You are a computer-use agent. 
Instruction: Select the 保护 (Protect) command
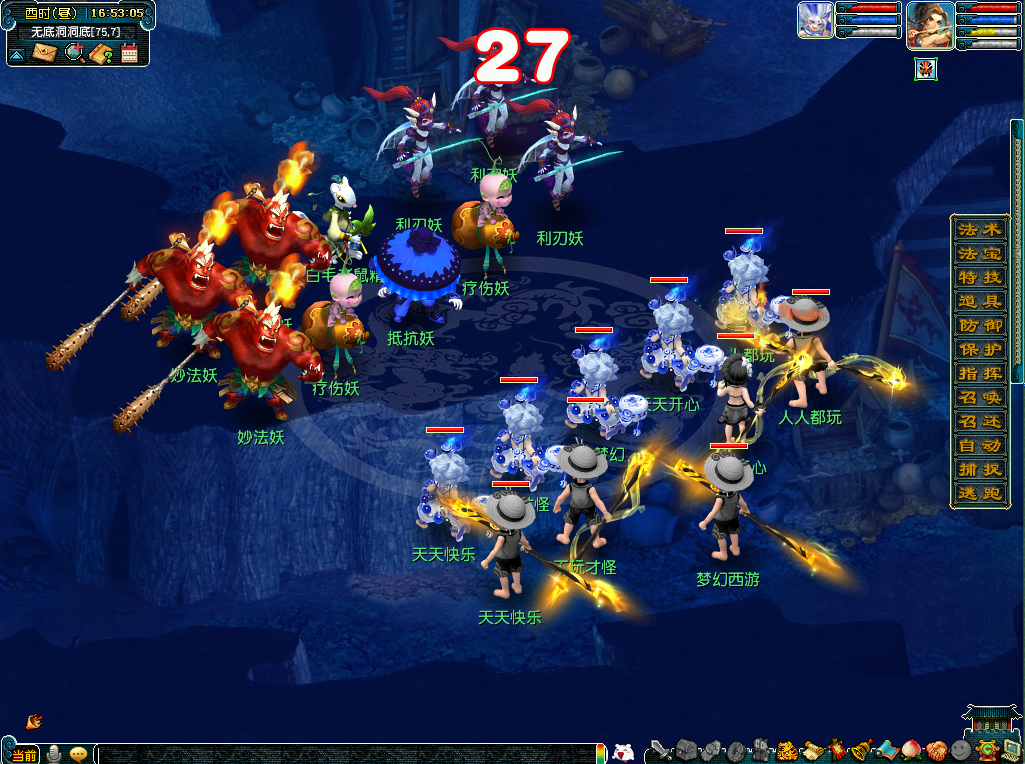click(x=979, y=349)
